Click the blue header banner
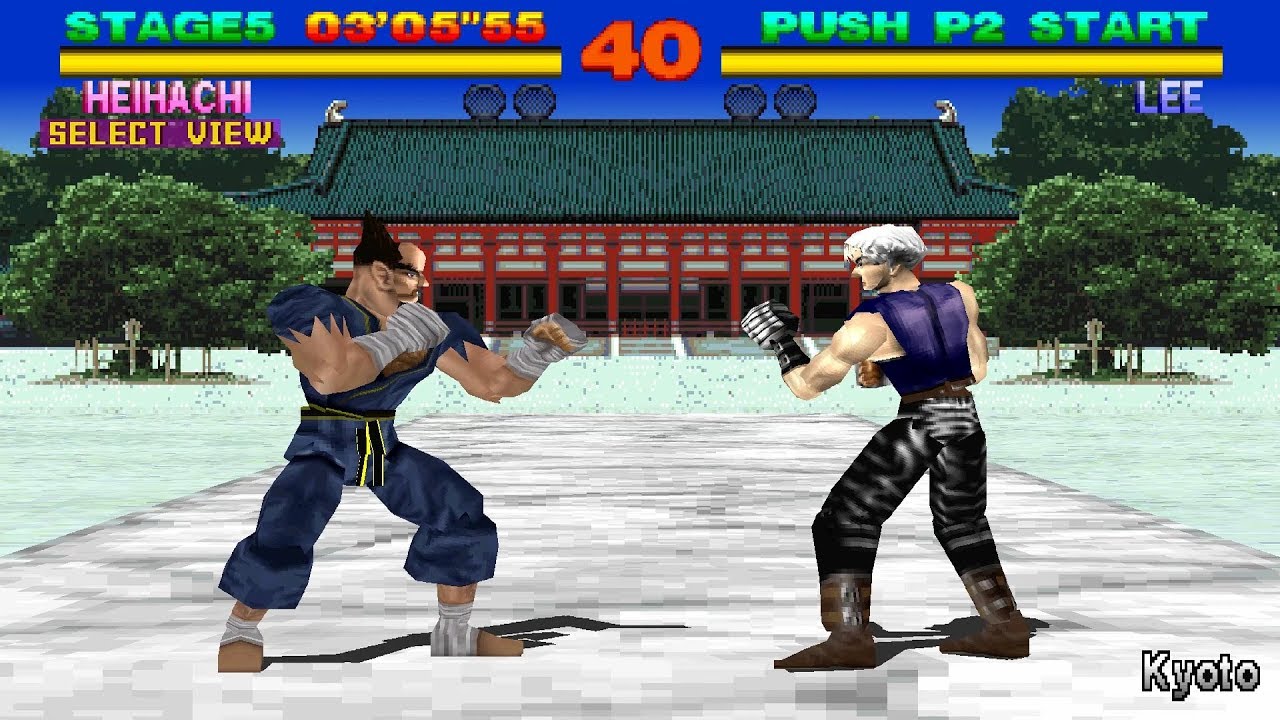This screenshot has height=720, width=1280. point(640,8)
